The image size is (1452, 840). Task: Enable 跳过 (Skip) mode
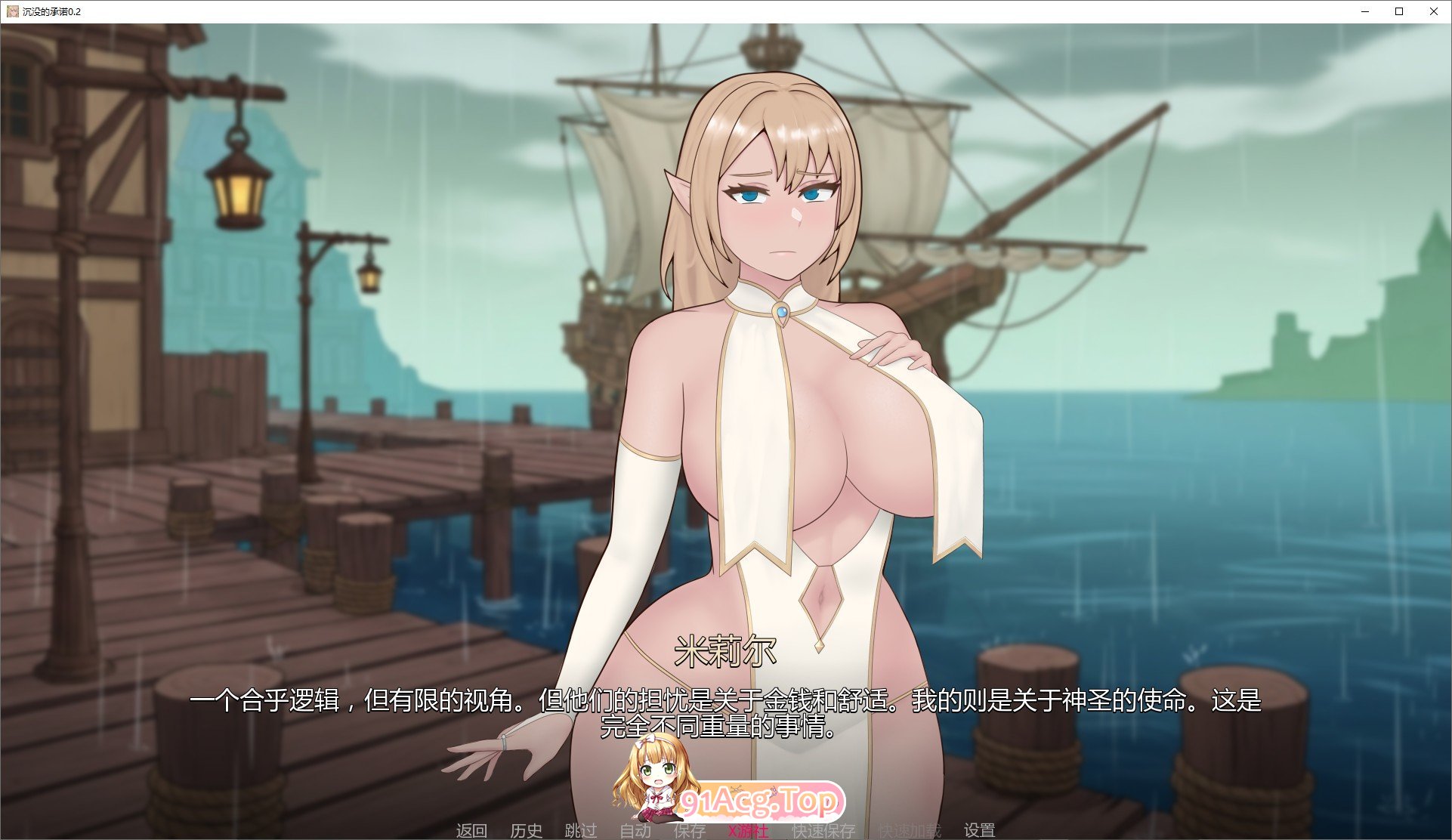pos(581,829)
